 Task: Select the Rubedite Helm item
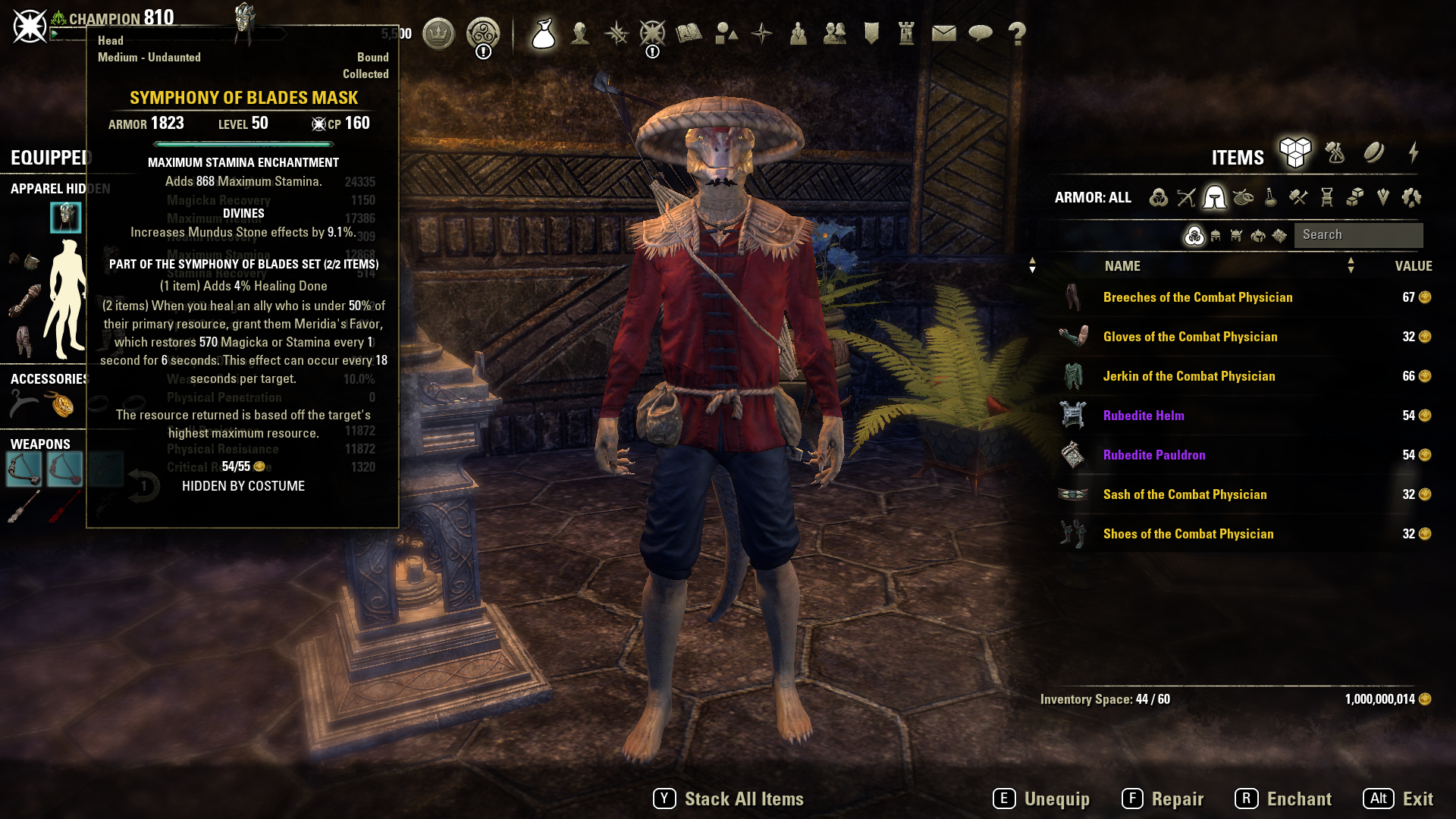tap(1143, 416)
